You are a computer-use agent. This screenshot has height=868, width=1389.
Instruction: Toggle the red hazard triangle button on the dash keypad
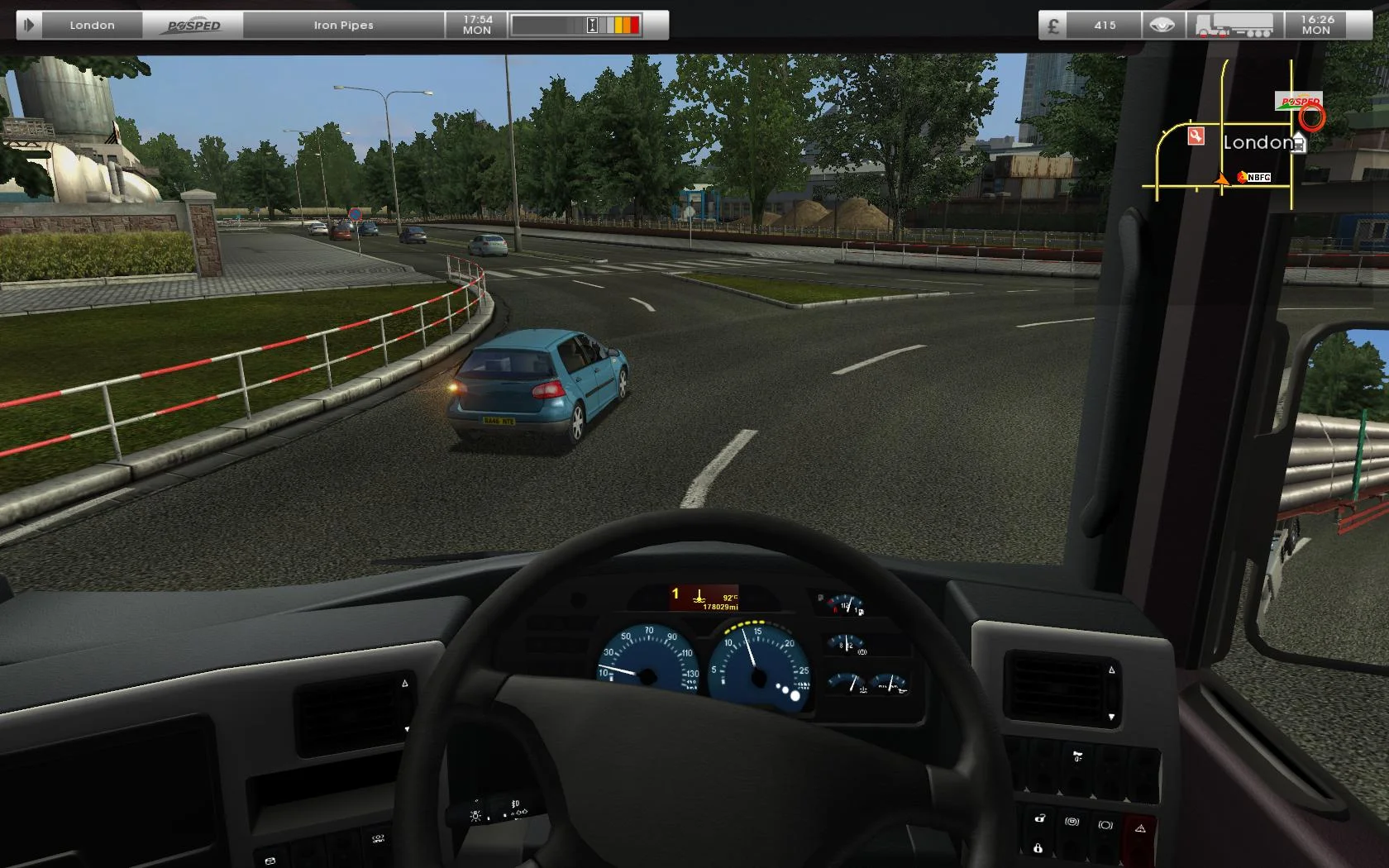pos(1140,826)
